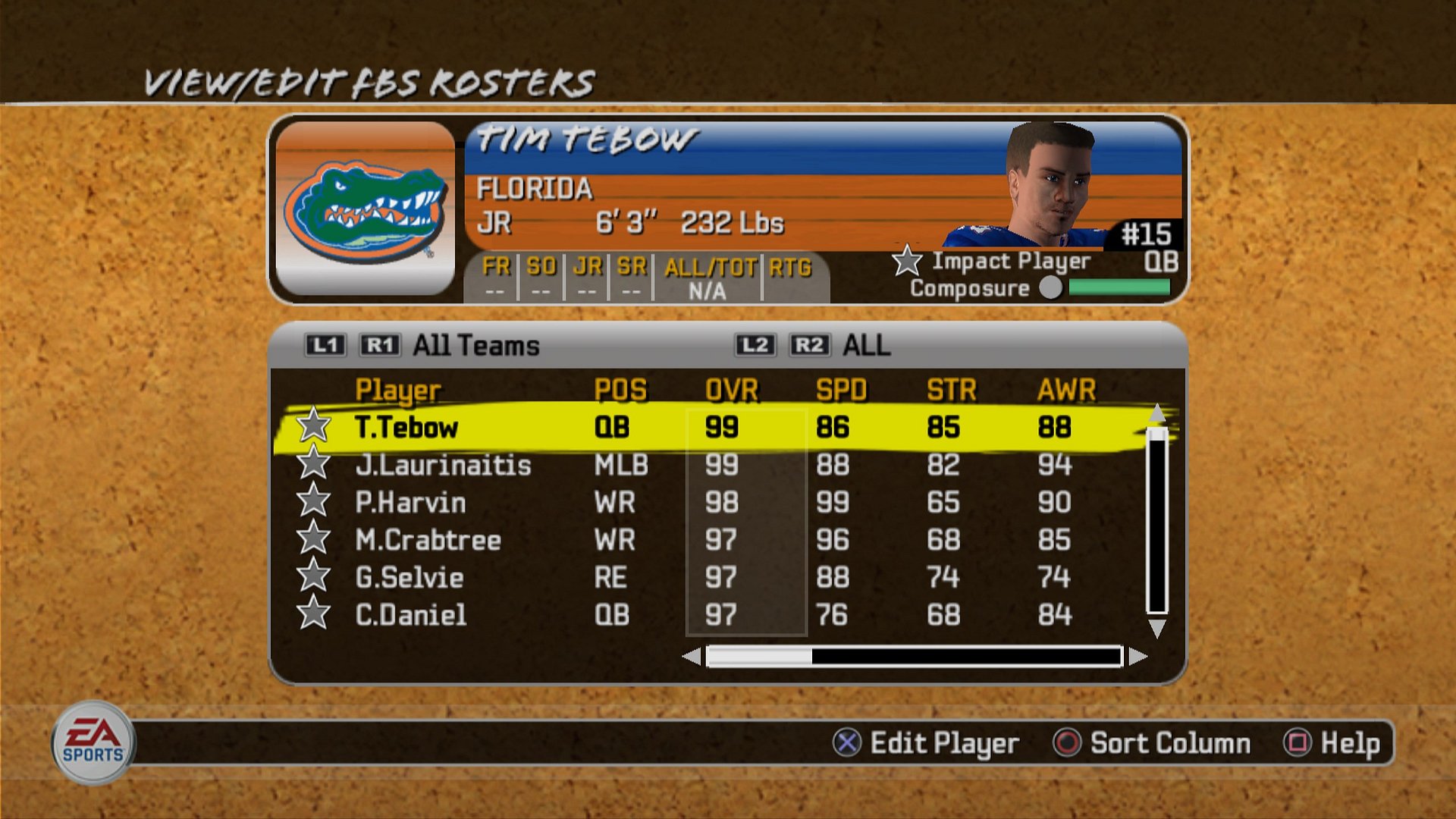Choose the AWR column header
Screen dimensions: 1456x819
pos(1066,390)
